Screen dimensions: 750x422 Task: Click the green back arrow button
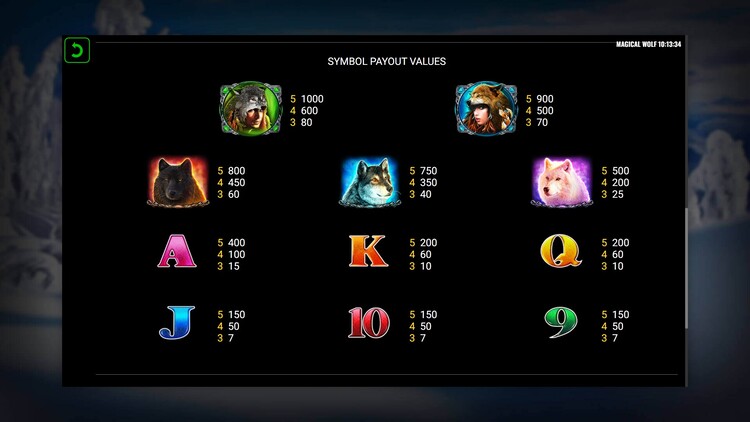pyautogui.click(x=77, y=51)
